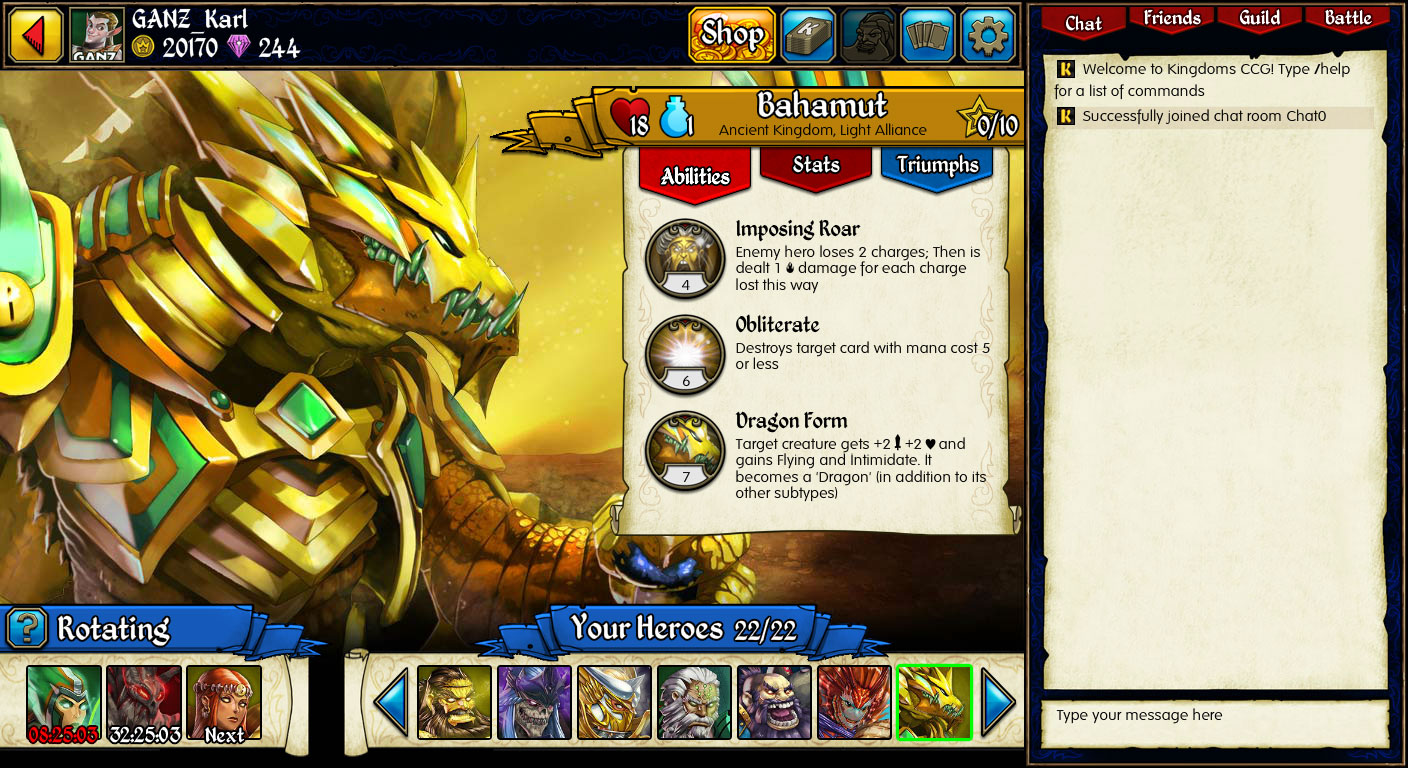The width and height of the screenshot is (1408, 768).
Task: Open the Battle tab
Action: click(x=1347, y=18)
